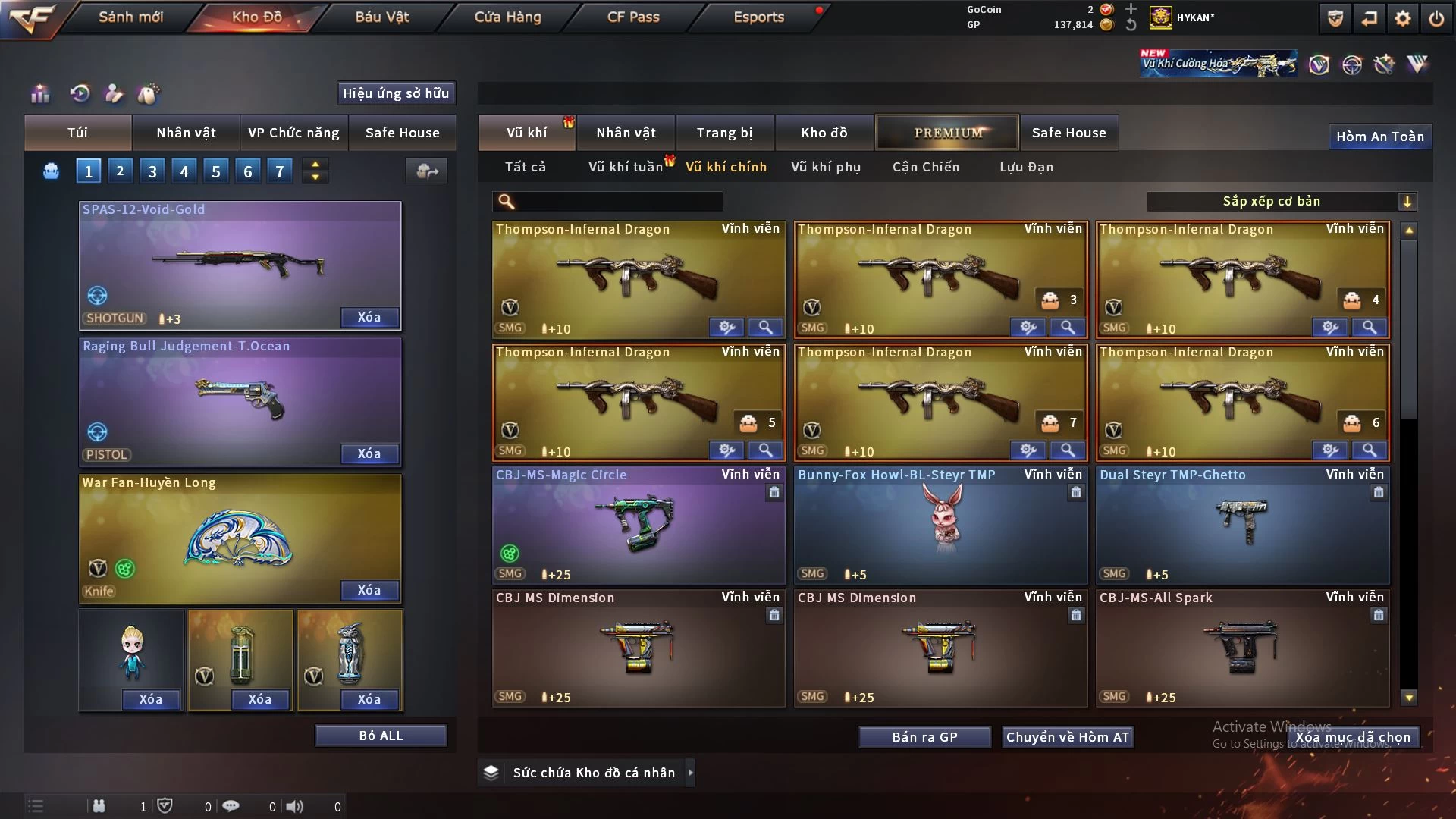Open the Cửa Hàng shop menu
Screen dimensions: 1456x819
click(507, 17)
